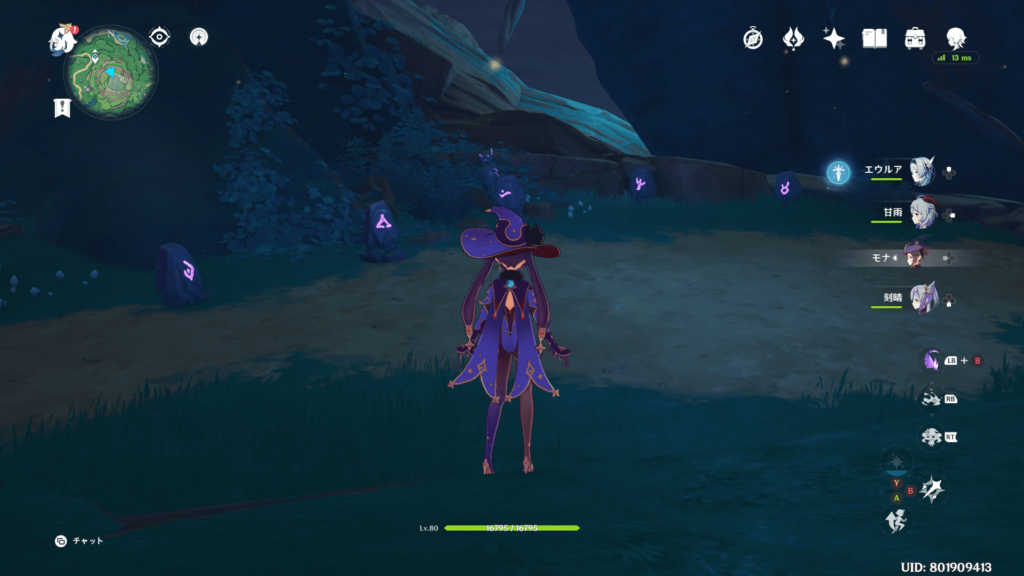
Task: Switch to party member 刻晴
Action: point(921,299)
